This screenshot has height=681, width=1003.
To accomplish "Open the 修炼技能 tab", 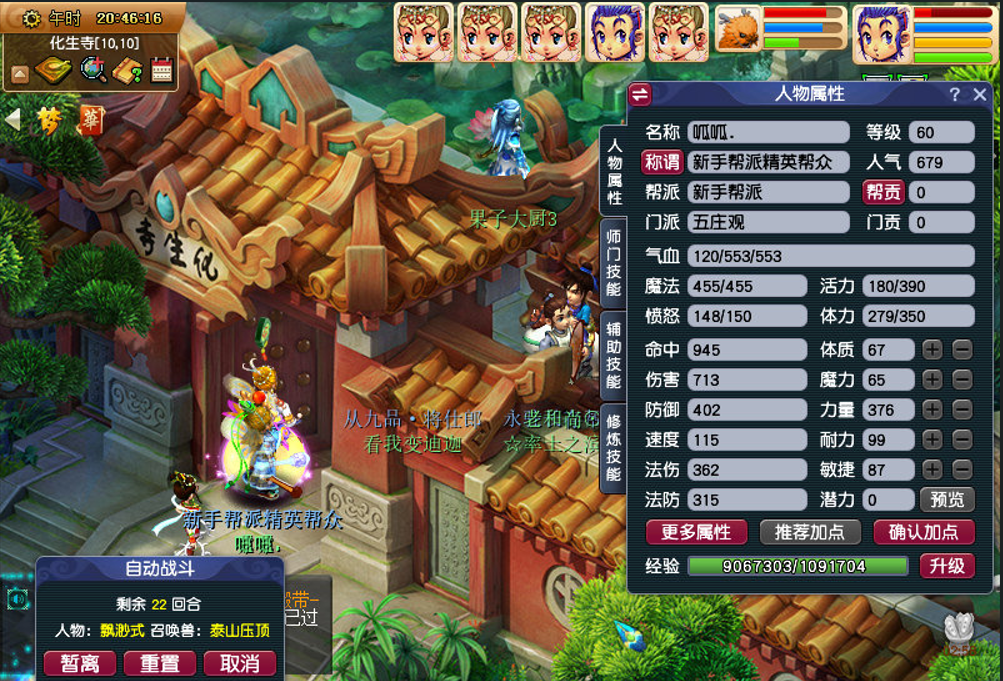I will click(613, 446).
